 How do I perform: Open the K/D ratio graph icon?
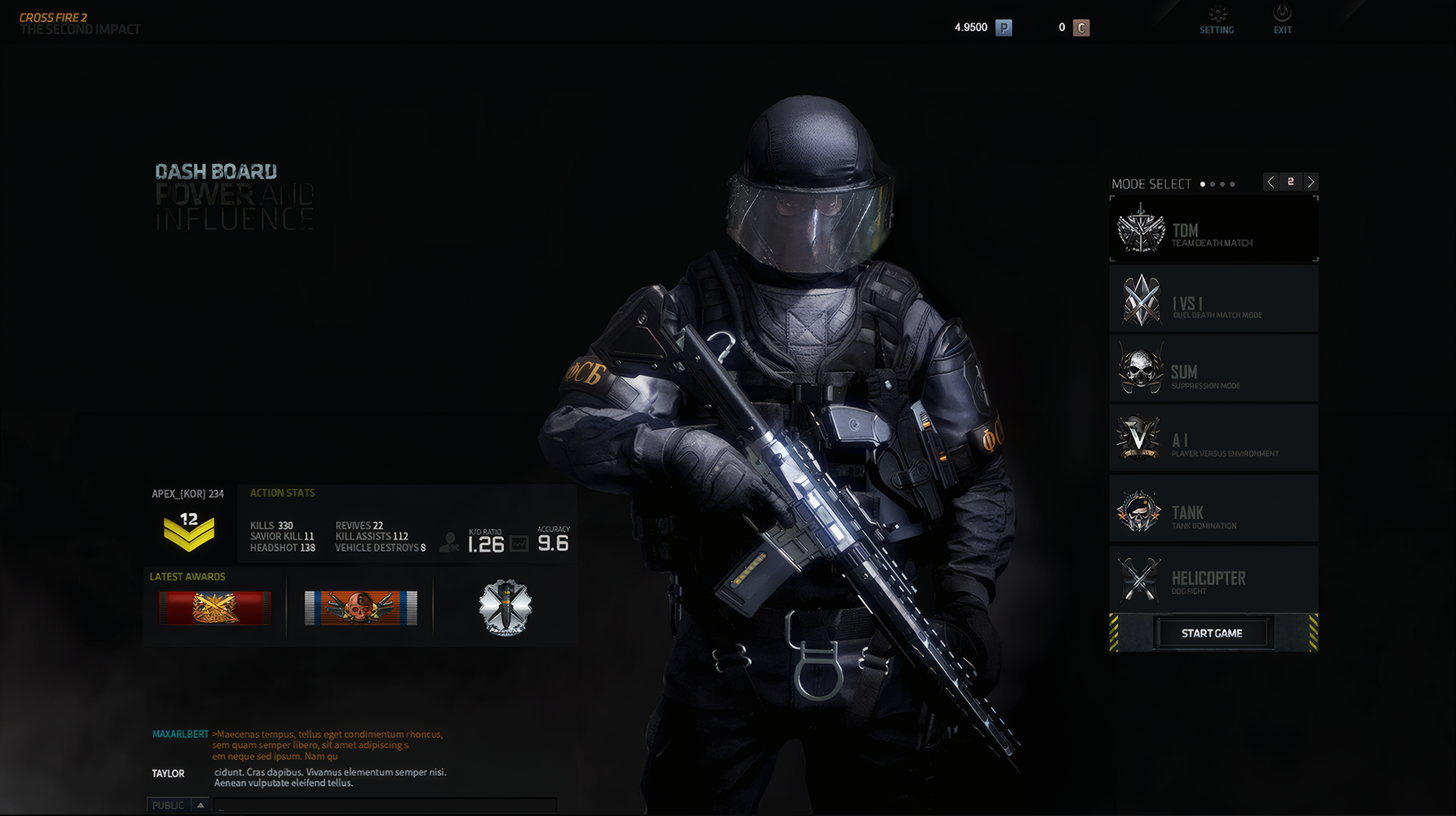(x=519, y=544)
